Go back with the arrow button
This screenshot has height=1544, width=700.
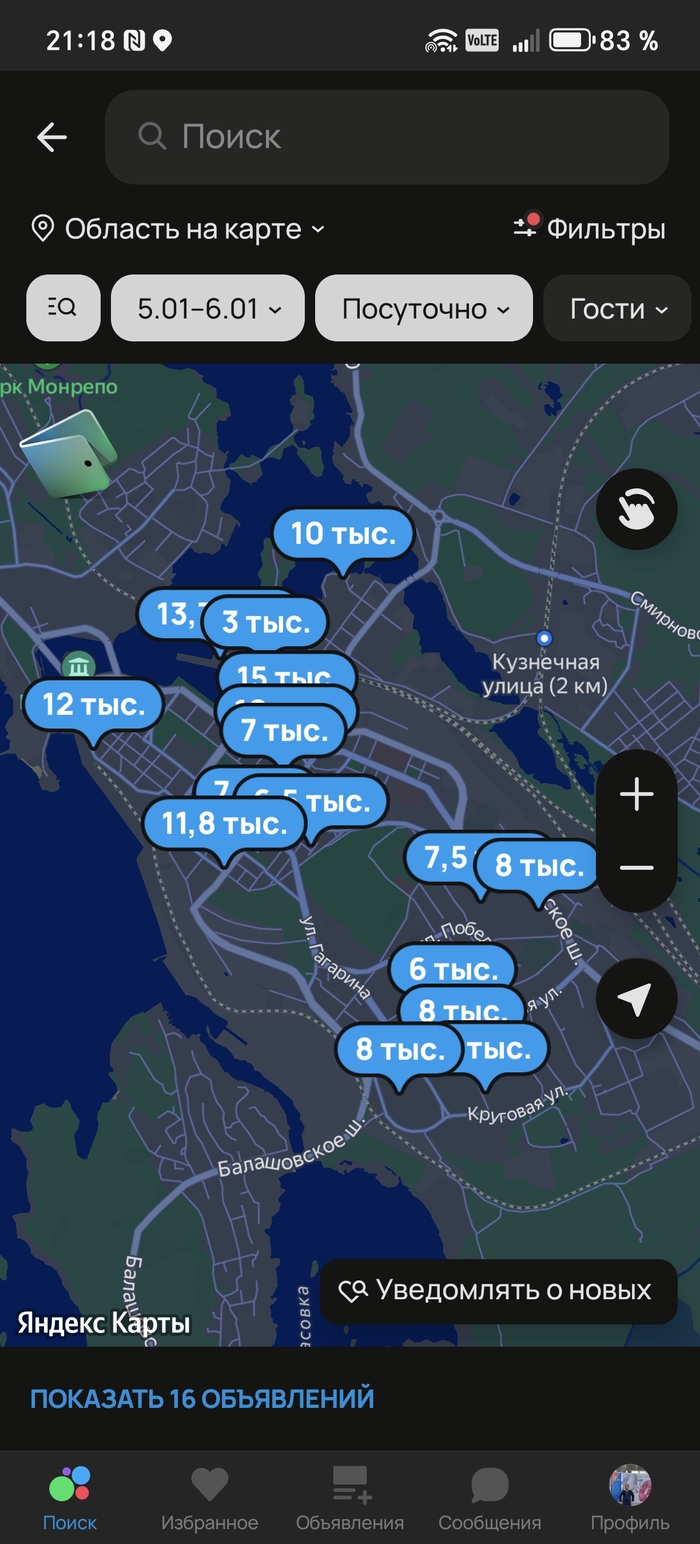(52, 137)
